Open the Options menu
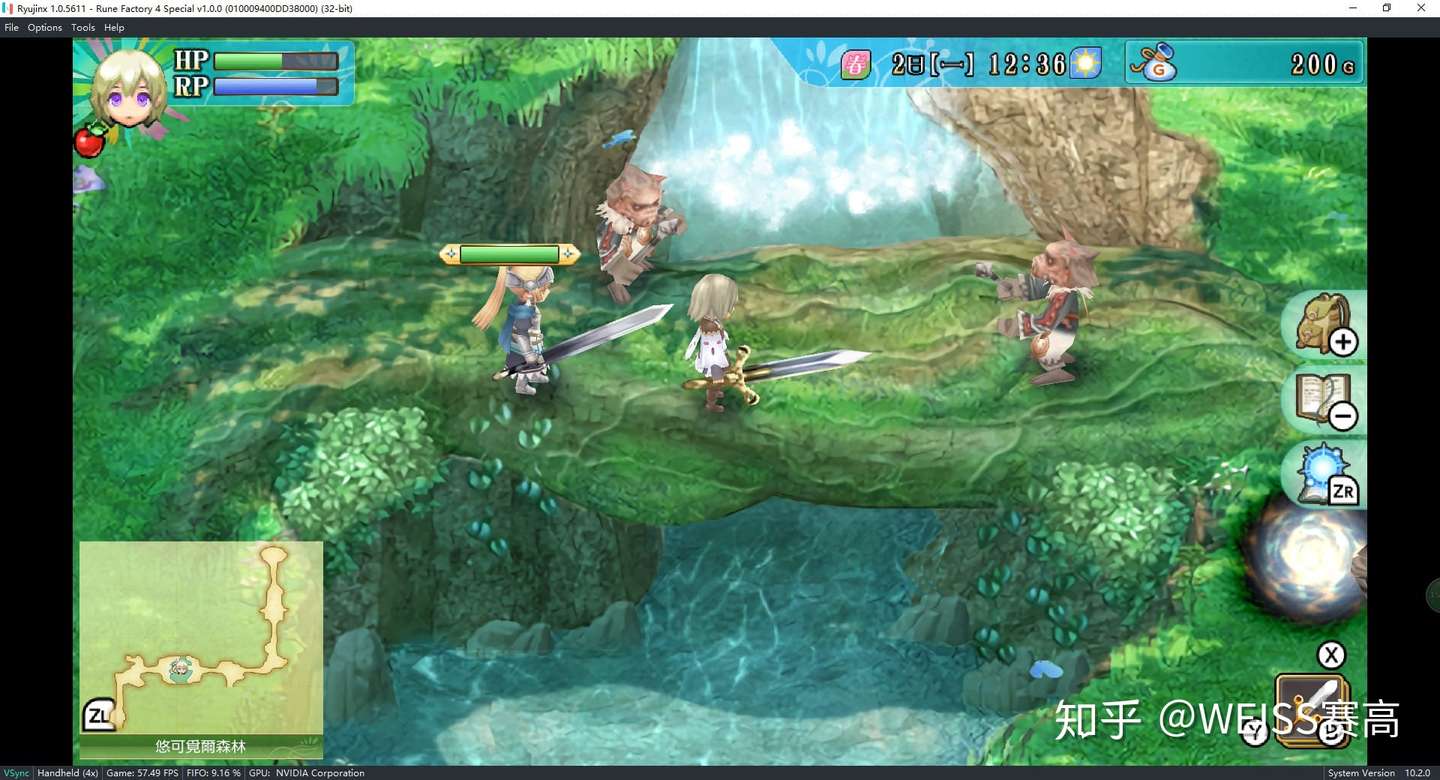This screenshot has width=1440, height=780. (44, 27)
